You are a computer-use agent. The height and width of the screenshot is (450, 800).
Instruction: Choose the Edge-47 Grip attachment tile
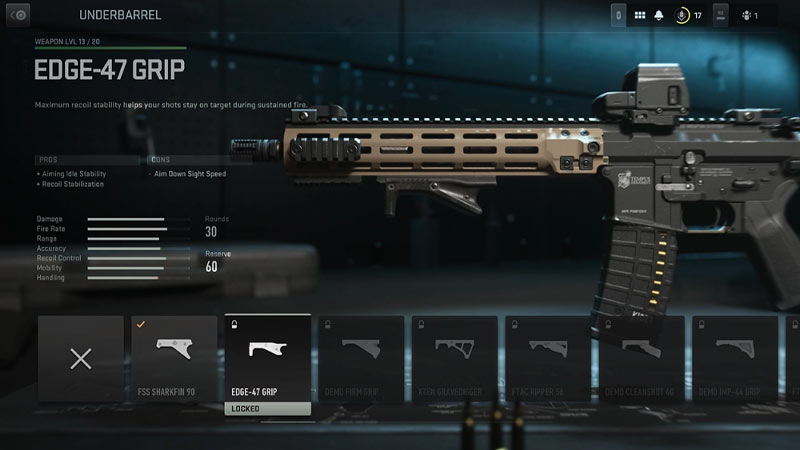[x=267, y=358]
